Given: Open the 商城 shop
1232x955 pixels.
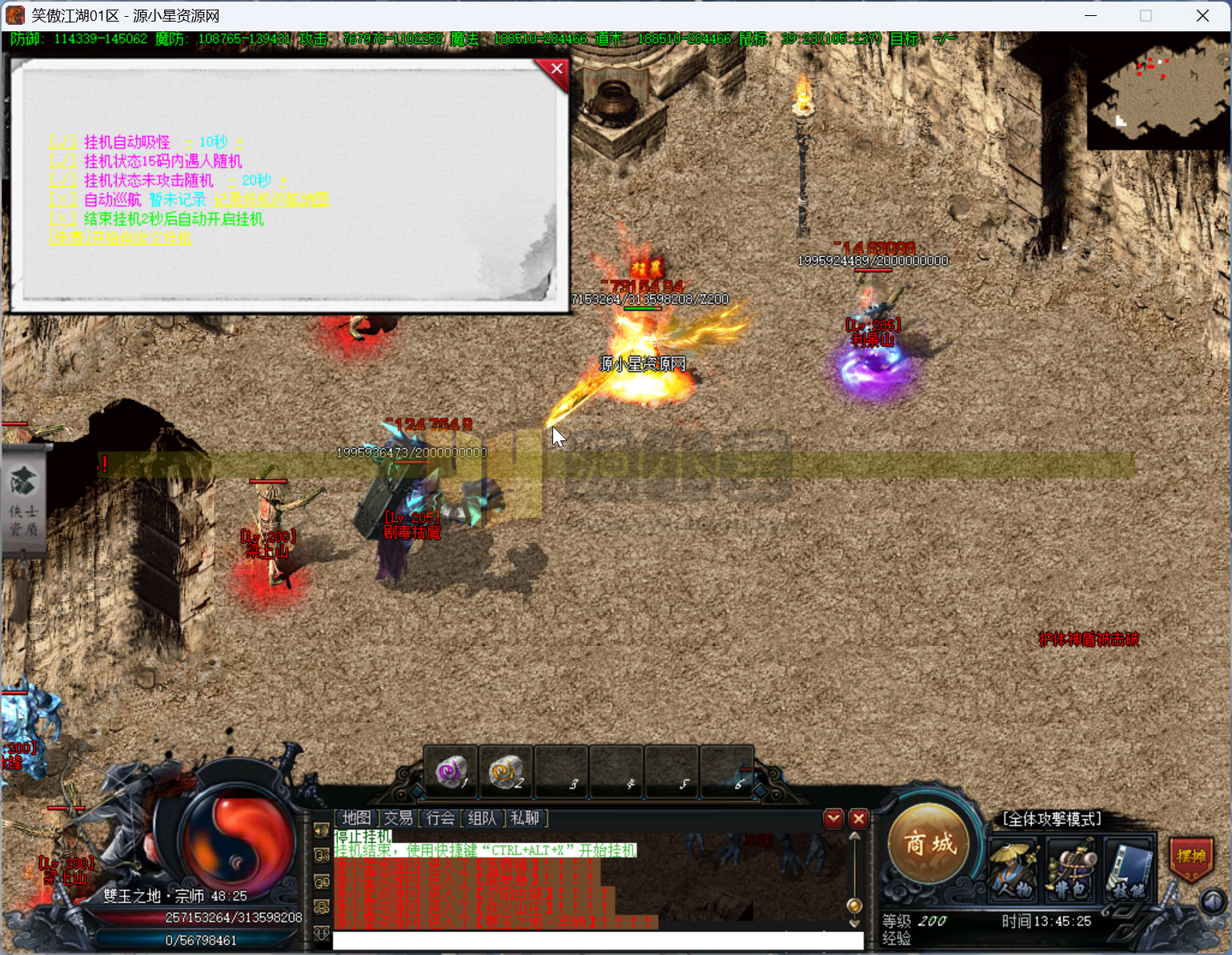Looking at the screenshot, I should (930, 844).
